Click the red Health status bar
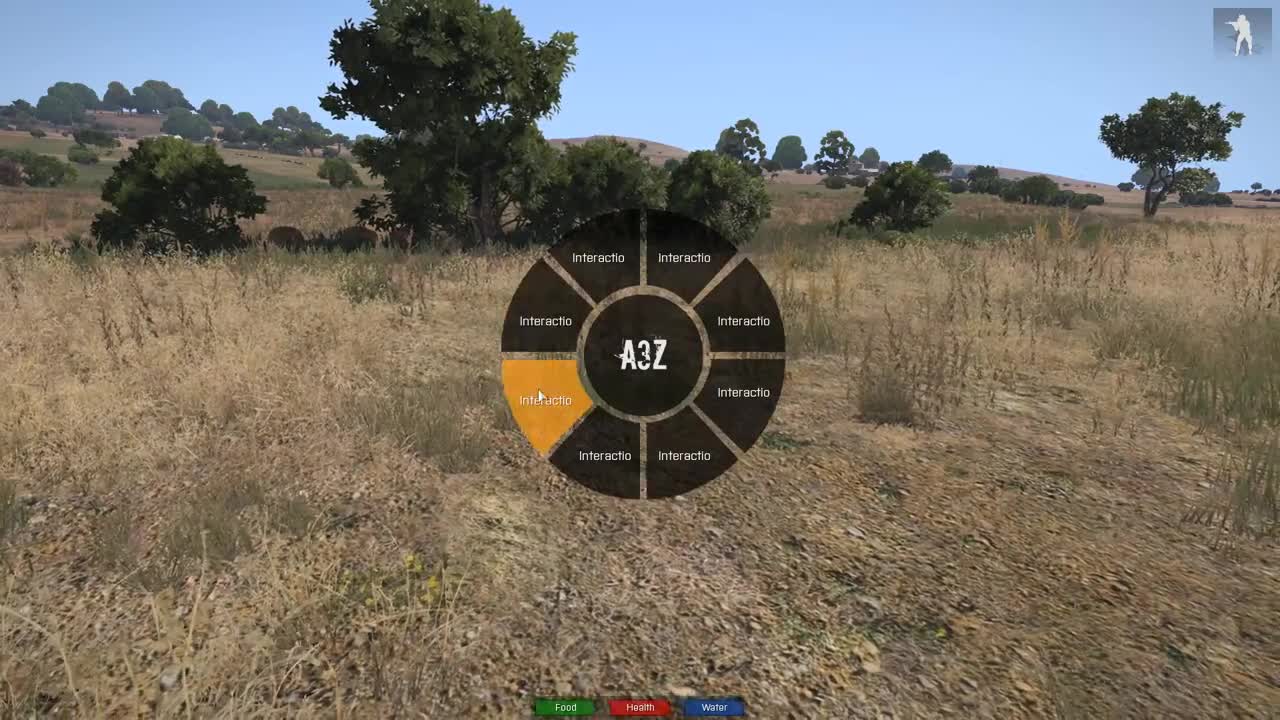Viewport: 1280px width, 720px height. click(639, 707)
